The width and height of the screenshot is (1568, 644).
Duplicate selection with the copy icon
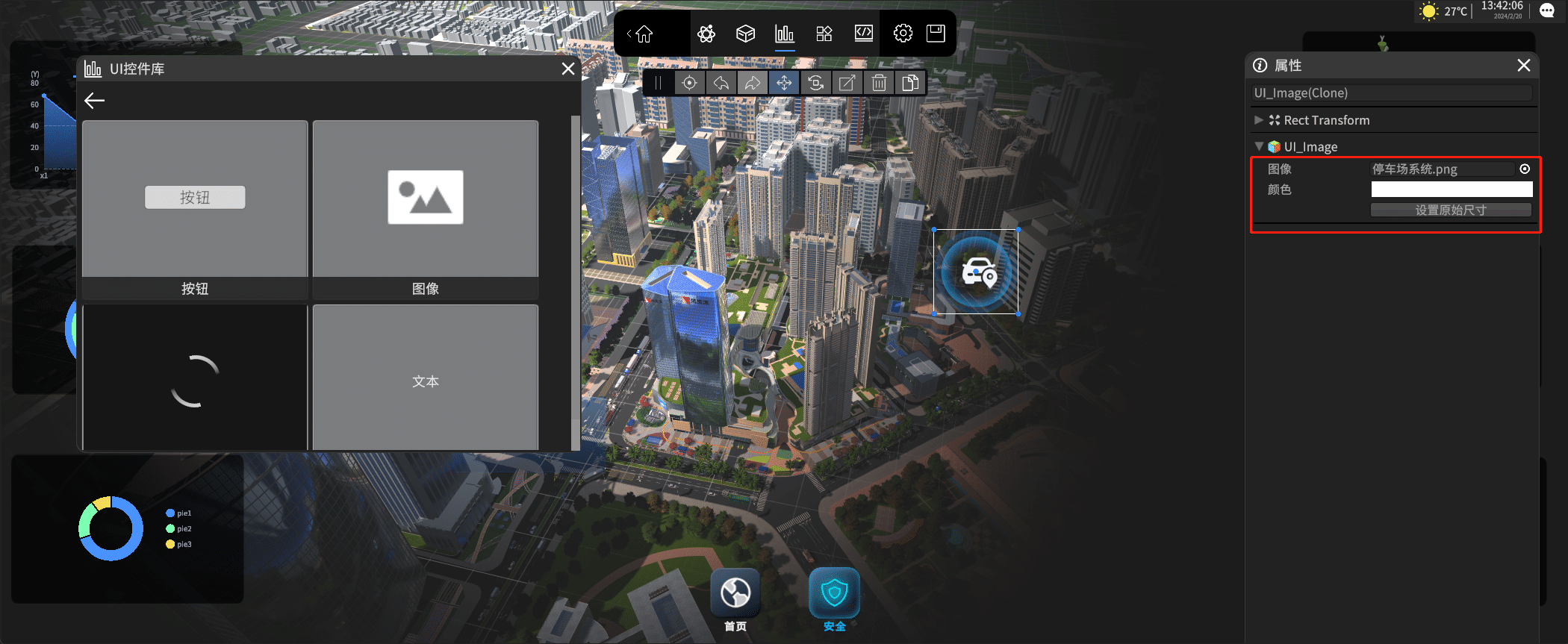(910, 83)
